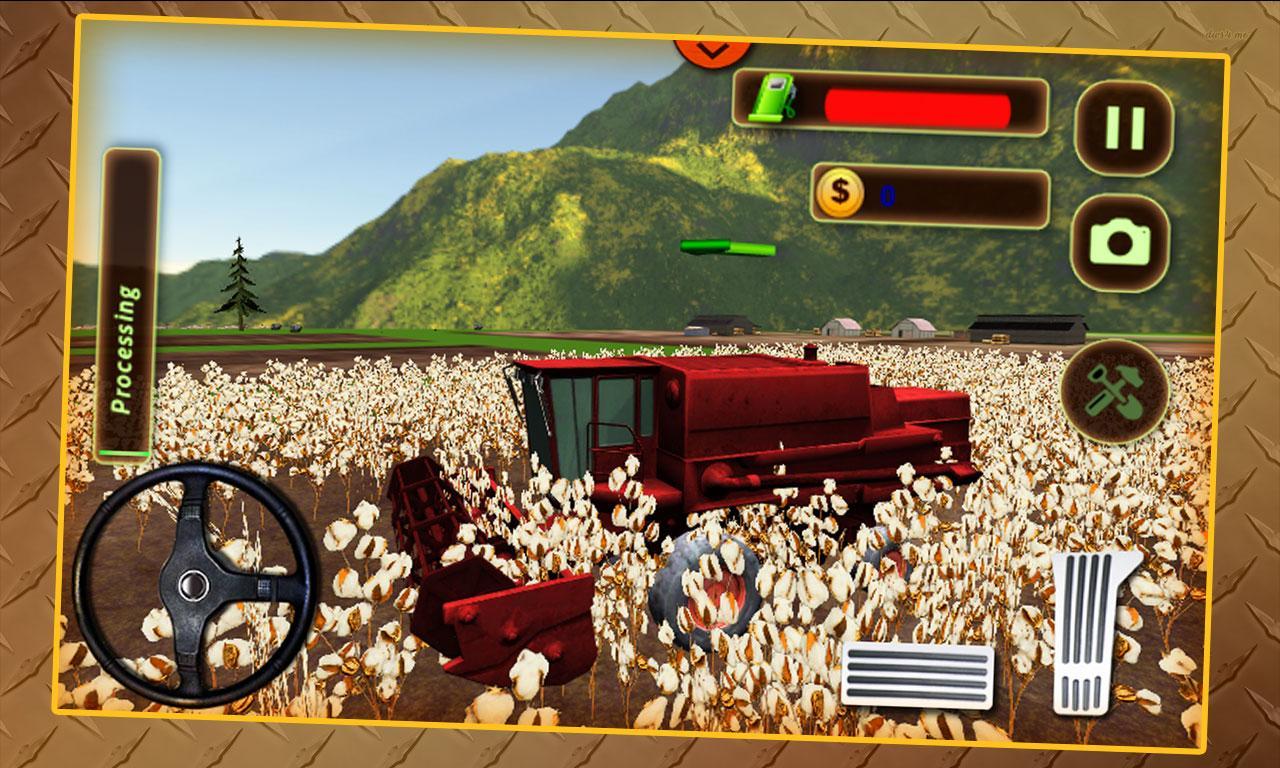Screen dimensions: 1280x768
Task: Take a screenshot using the camera icon
Action: pos(1122,240)
